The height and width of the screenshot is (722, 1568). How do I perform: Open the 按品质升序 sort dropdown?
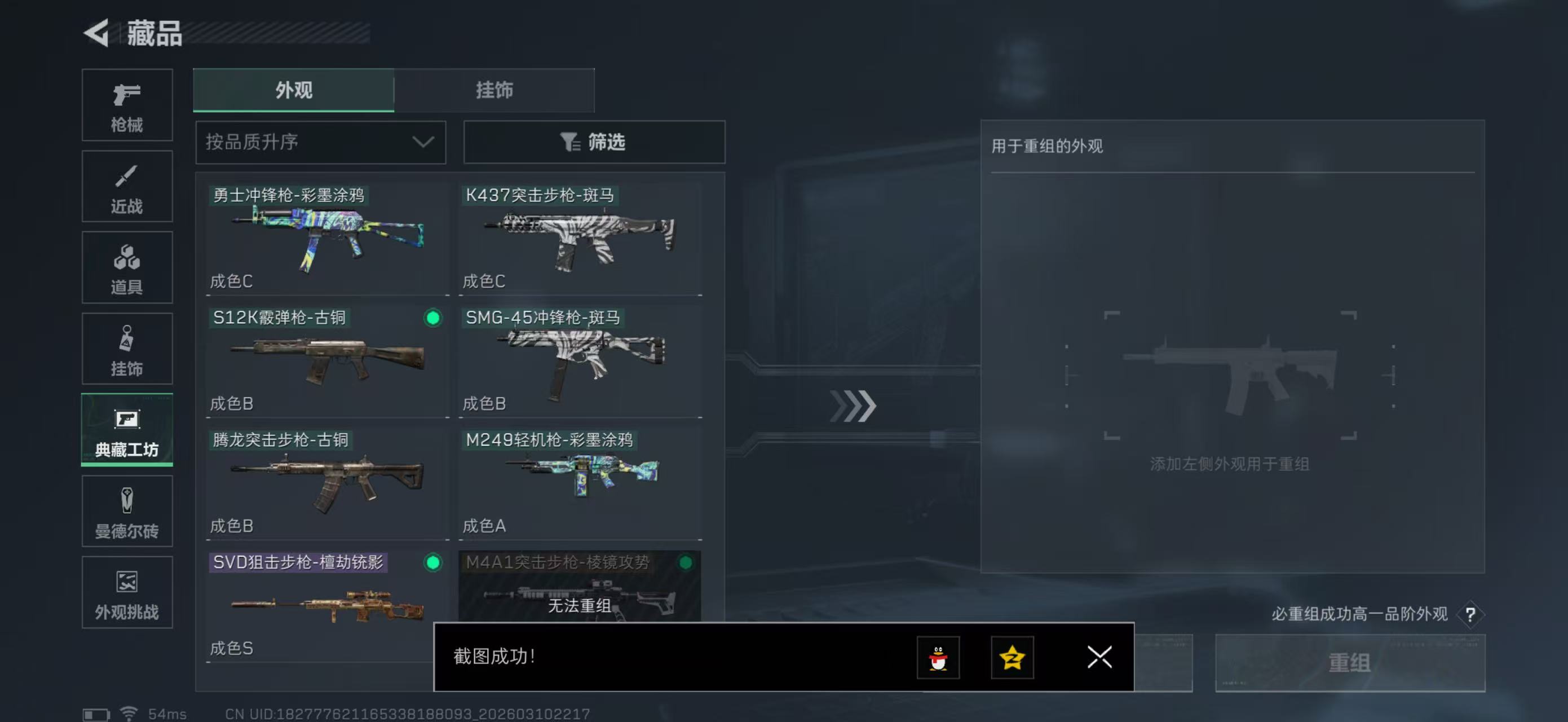coord(320,142)
